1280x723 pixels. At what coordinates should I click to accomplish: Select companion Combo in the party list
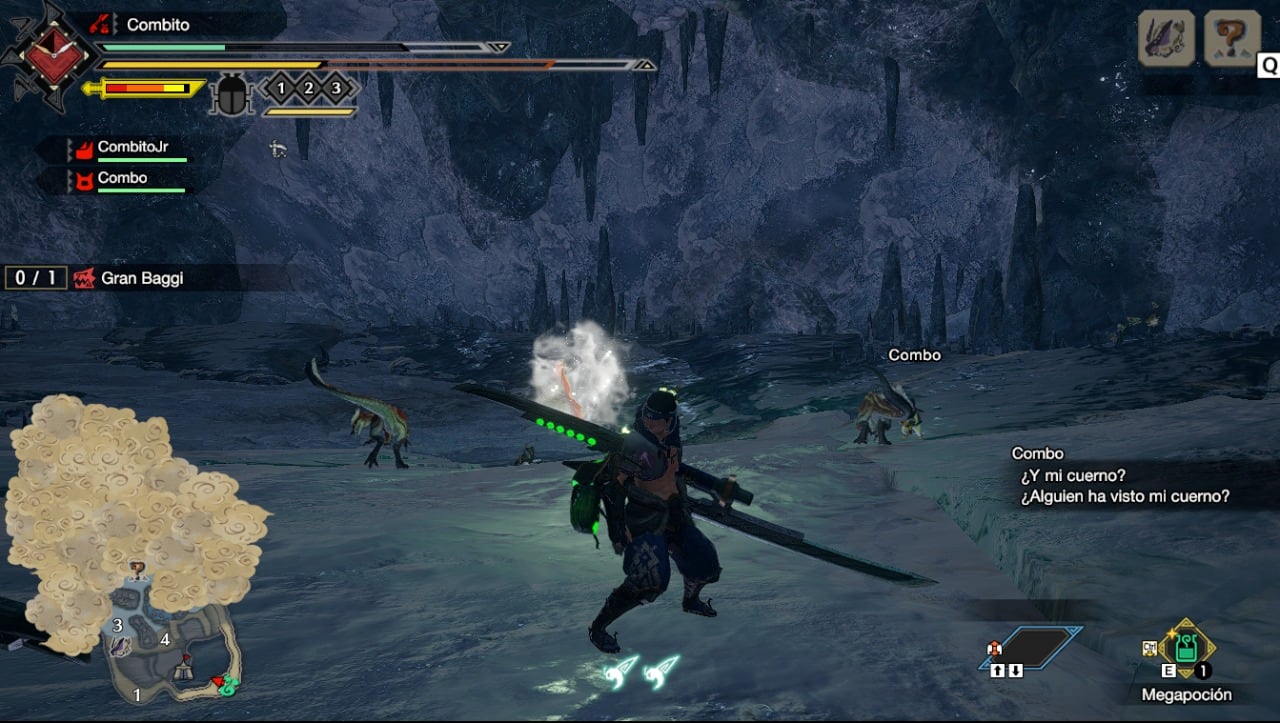point(122,179)
